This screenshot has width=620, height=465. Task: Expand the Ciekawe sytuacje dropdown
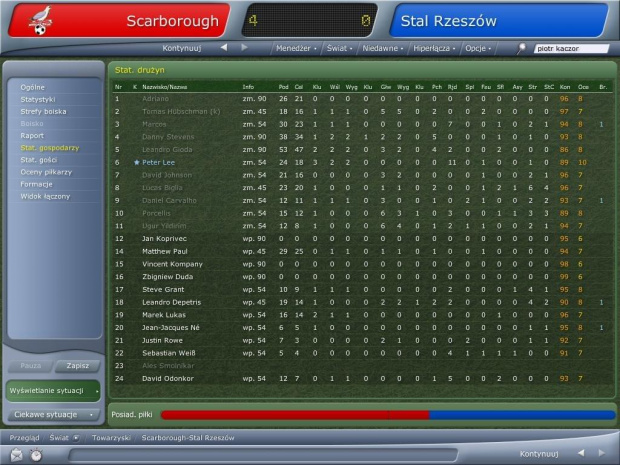(x=52, y=414)
